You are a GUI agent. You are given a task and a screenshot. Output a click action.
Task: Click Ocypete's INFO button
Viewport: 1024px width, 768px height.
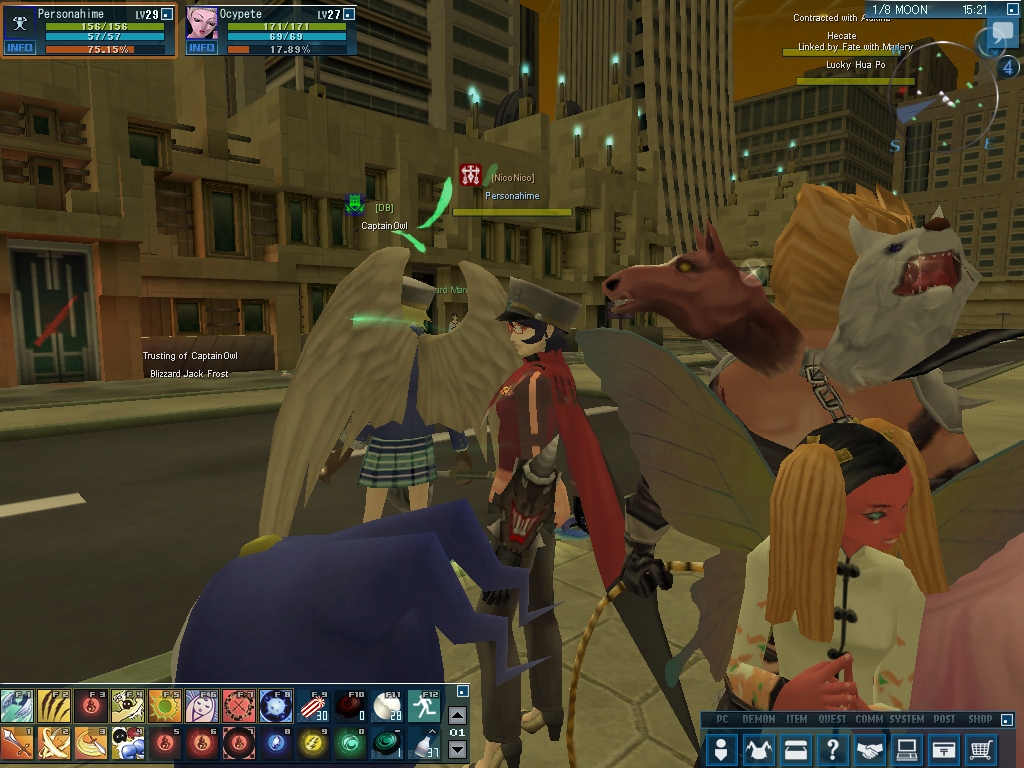[x=202, y=47]
